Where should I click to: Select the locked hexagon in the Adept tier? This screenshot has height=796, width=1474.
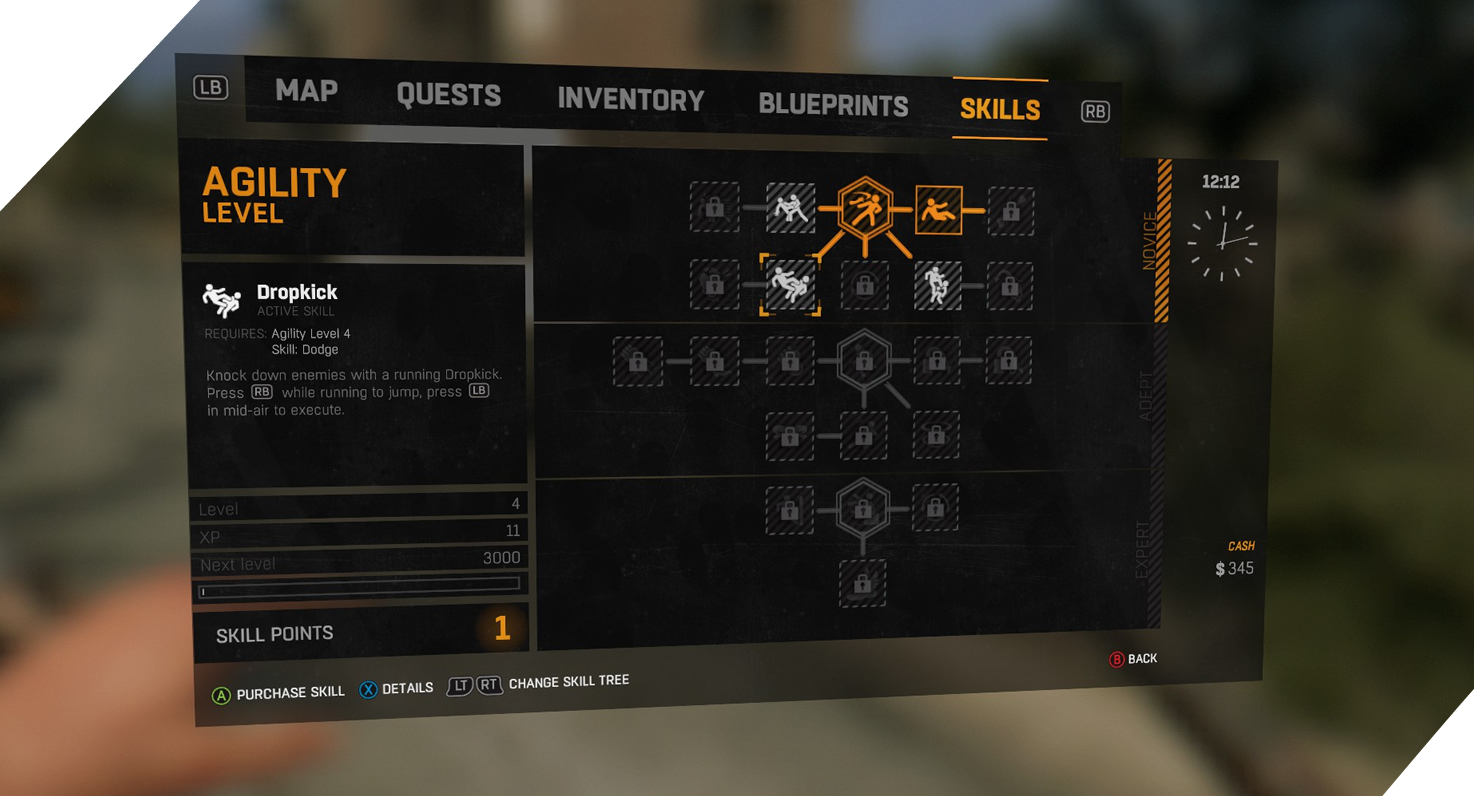[863, 359]
